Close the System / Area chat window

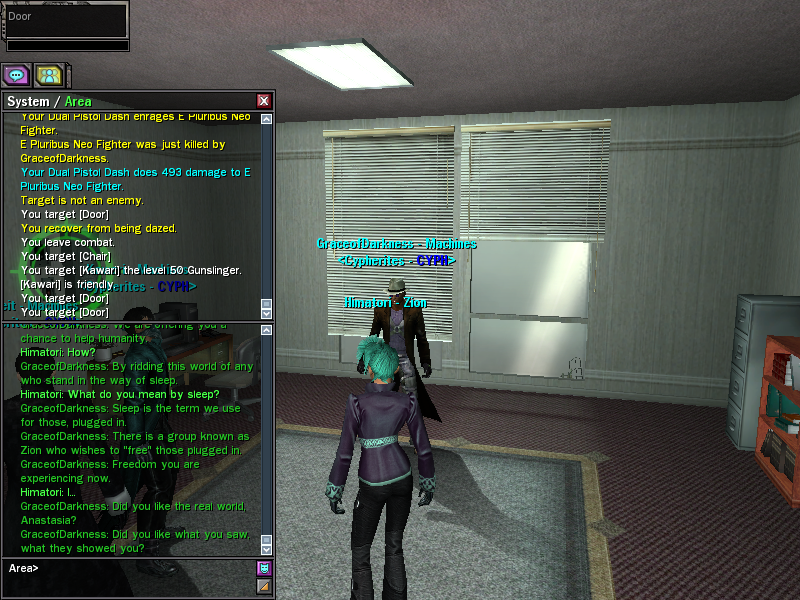(x=264, y=101)
